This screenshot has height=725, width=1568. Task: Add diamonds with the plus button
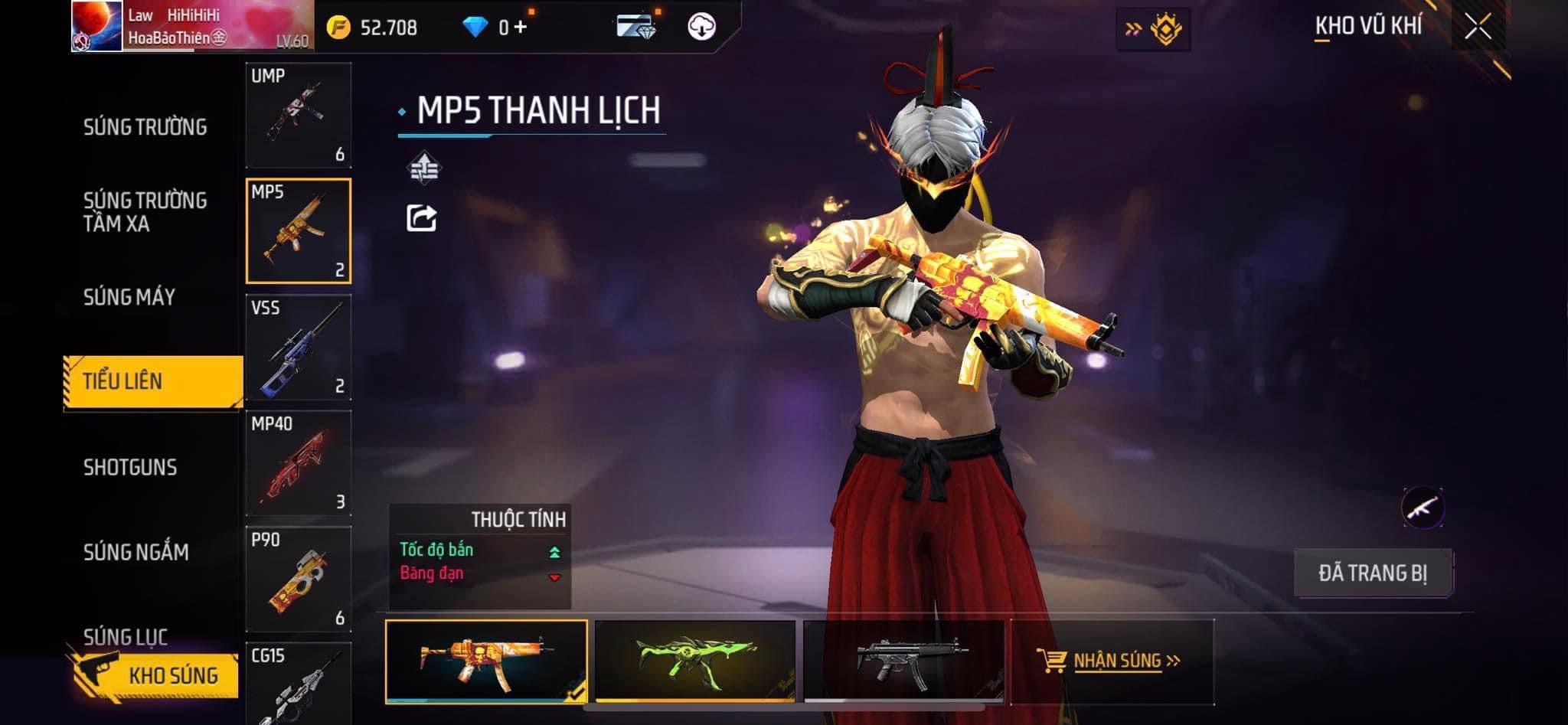tap(521, 28)
